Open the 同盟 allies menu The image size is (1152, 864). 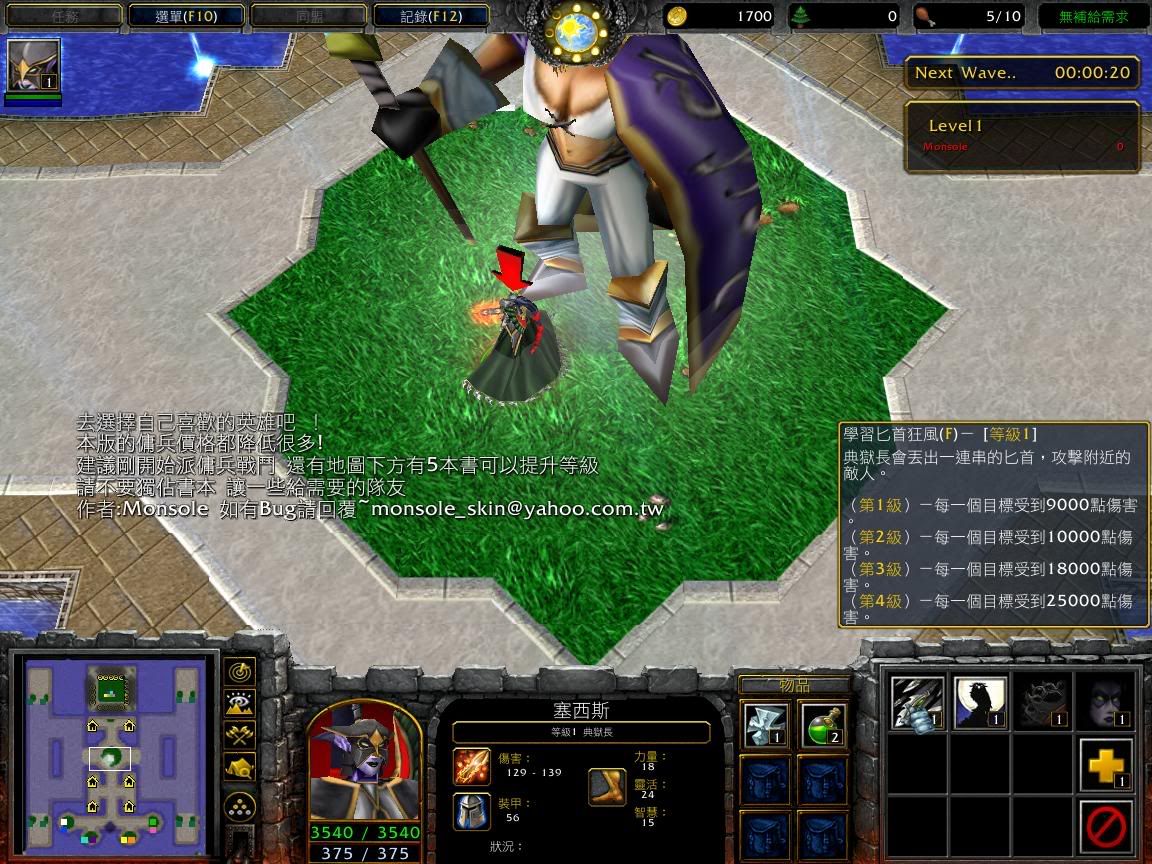pyautogui.click(x=308, y=16)
